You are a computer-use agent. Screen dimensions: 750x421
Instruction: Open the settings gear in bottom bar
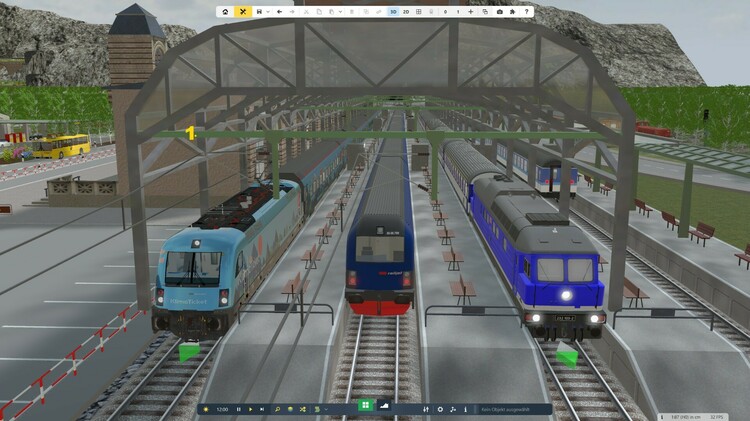point(441,409)
